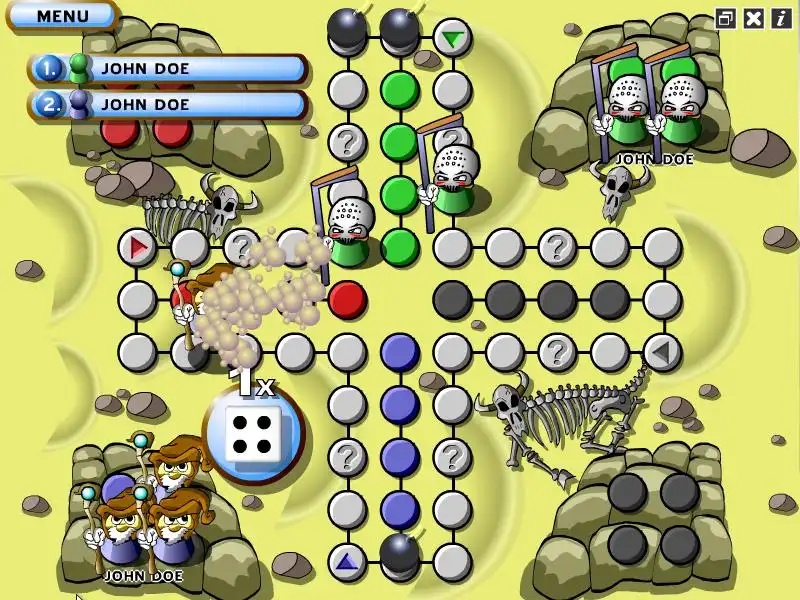
Task: Select player 1 John Doe's green row
Action: [x=168, y=69]
